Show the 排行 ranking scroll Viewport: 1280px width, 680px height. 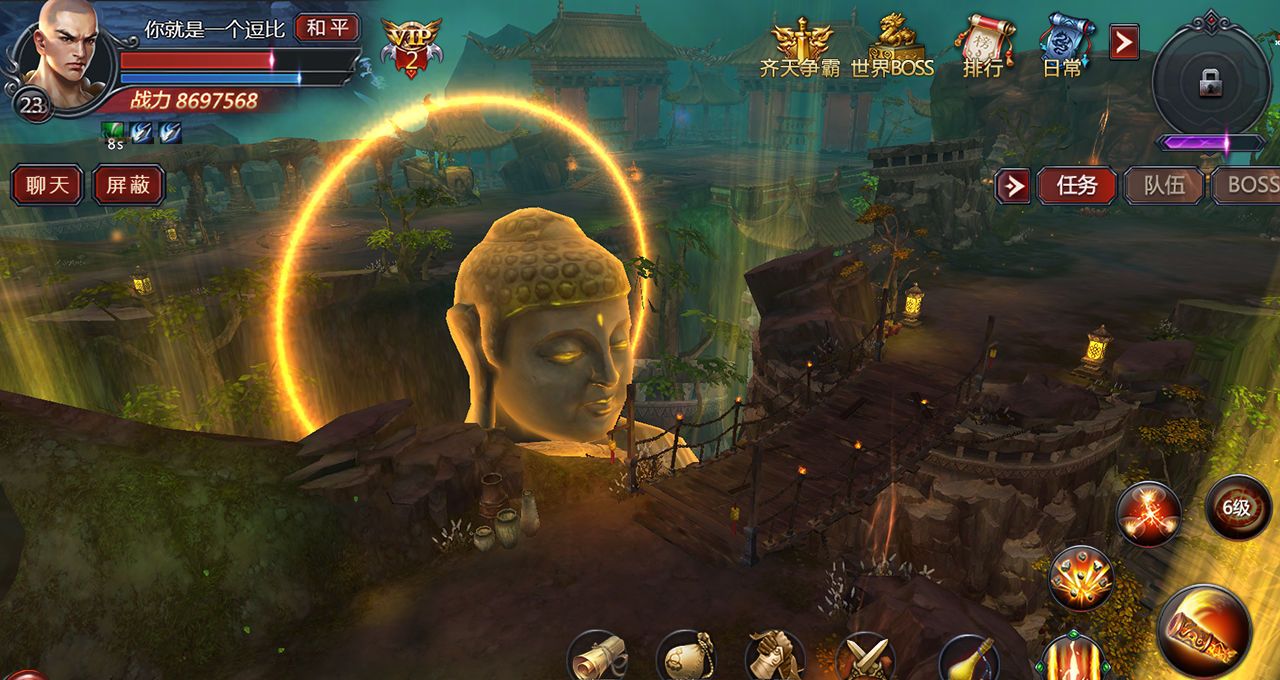click(983, 48)
